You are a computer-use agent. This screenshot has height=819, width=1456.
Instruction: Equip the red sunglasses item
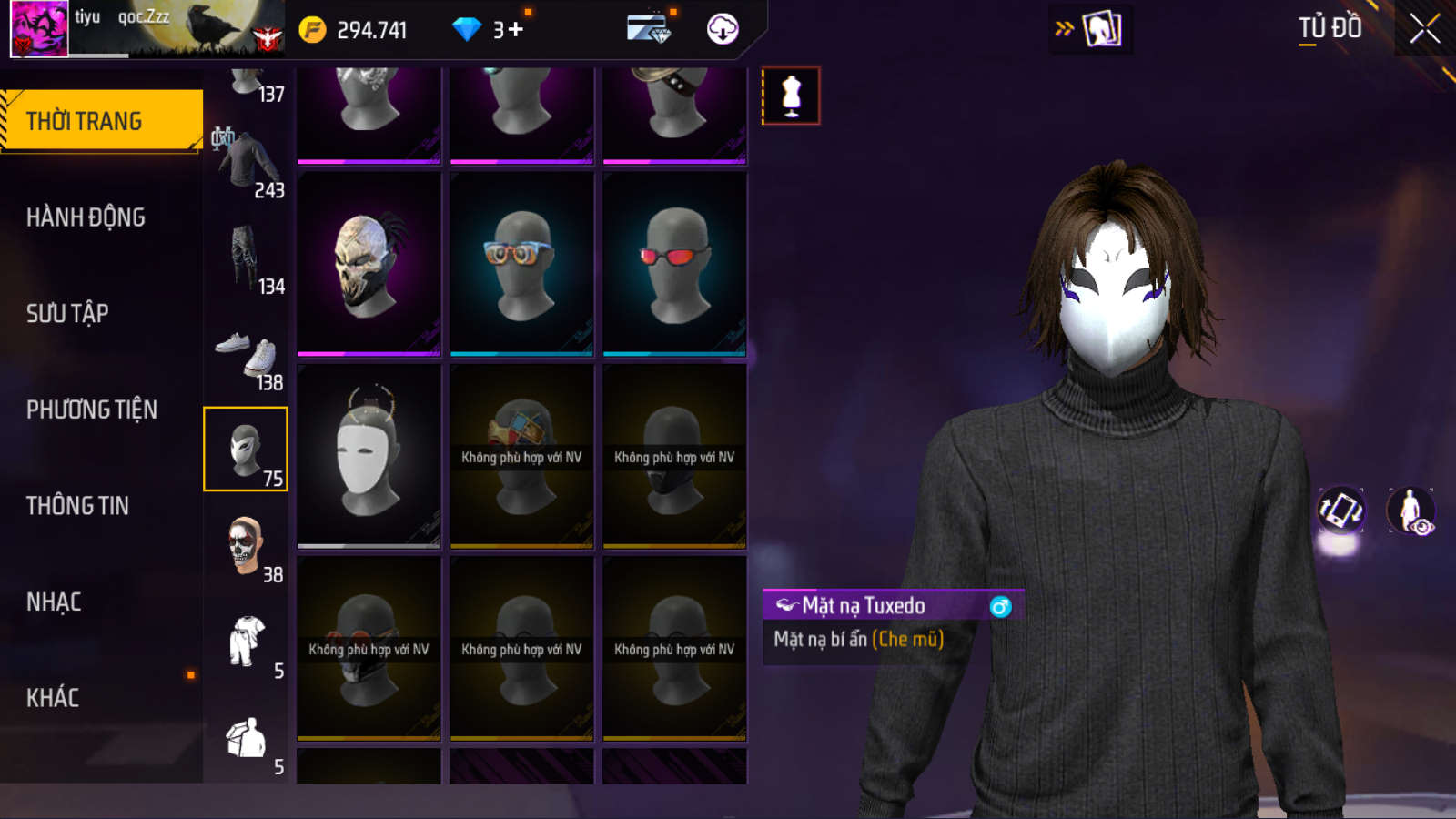pyautogui.click(x=674, y=264)
